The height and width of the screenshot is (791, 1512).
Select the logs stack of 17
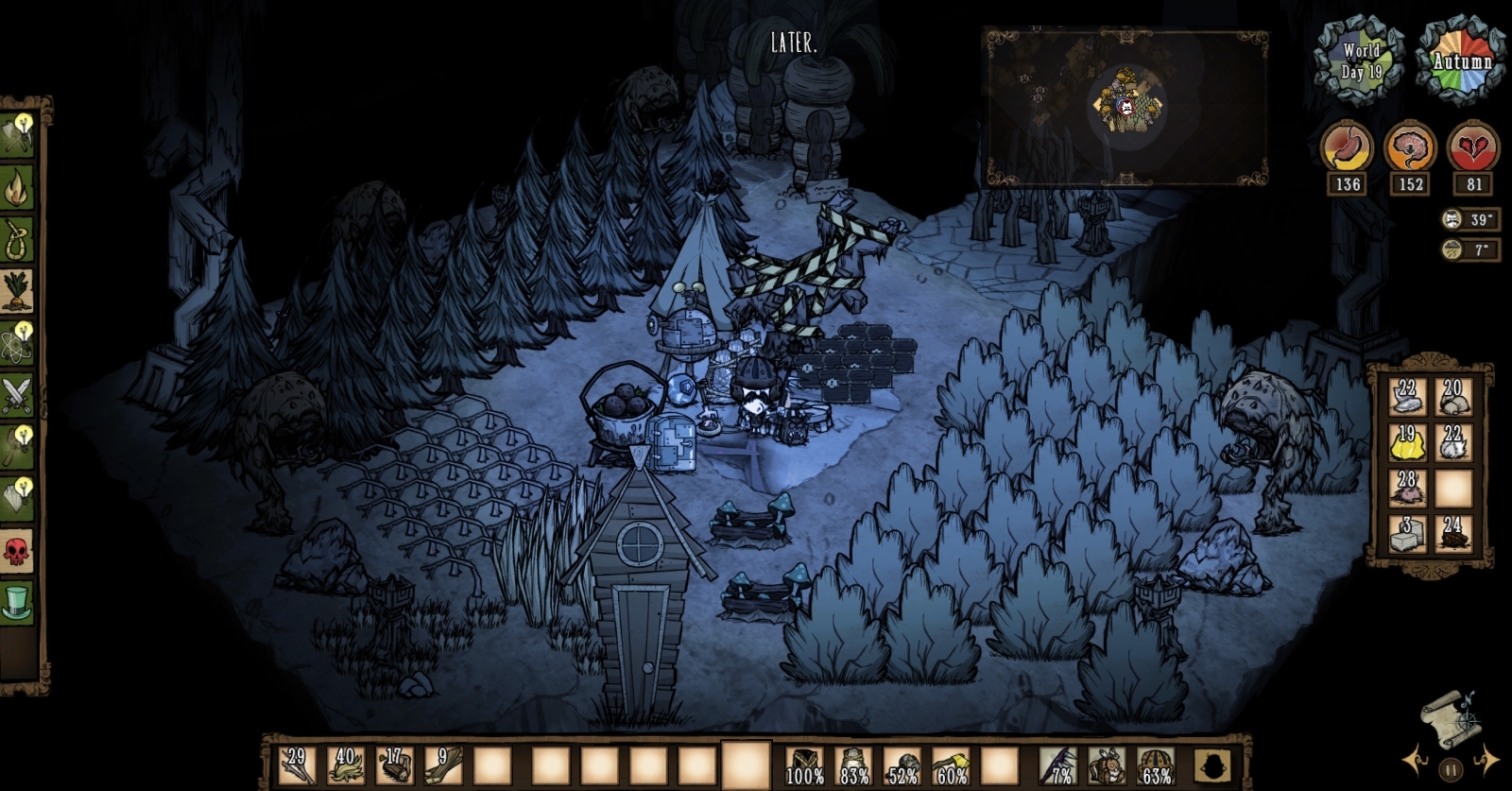(394, 764)
